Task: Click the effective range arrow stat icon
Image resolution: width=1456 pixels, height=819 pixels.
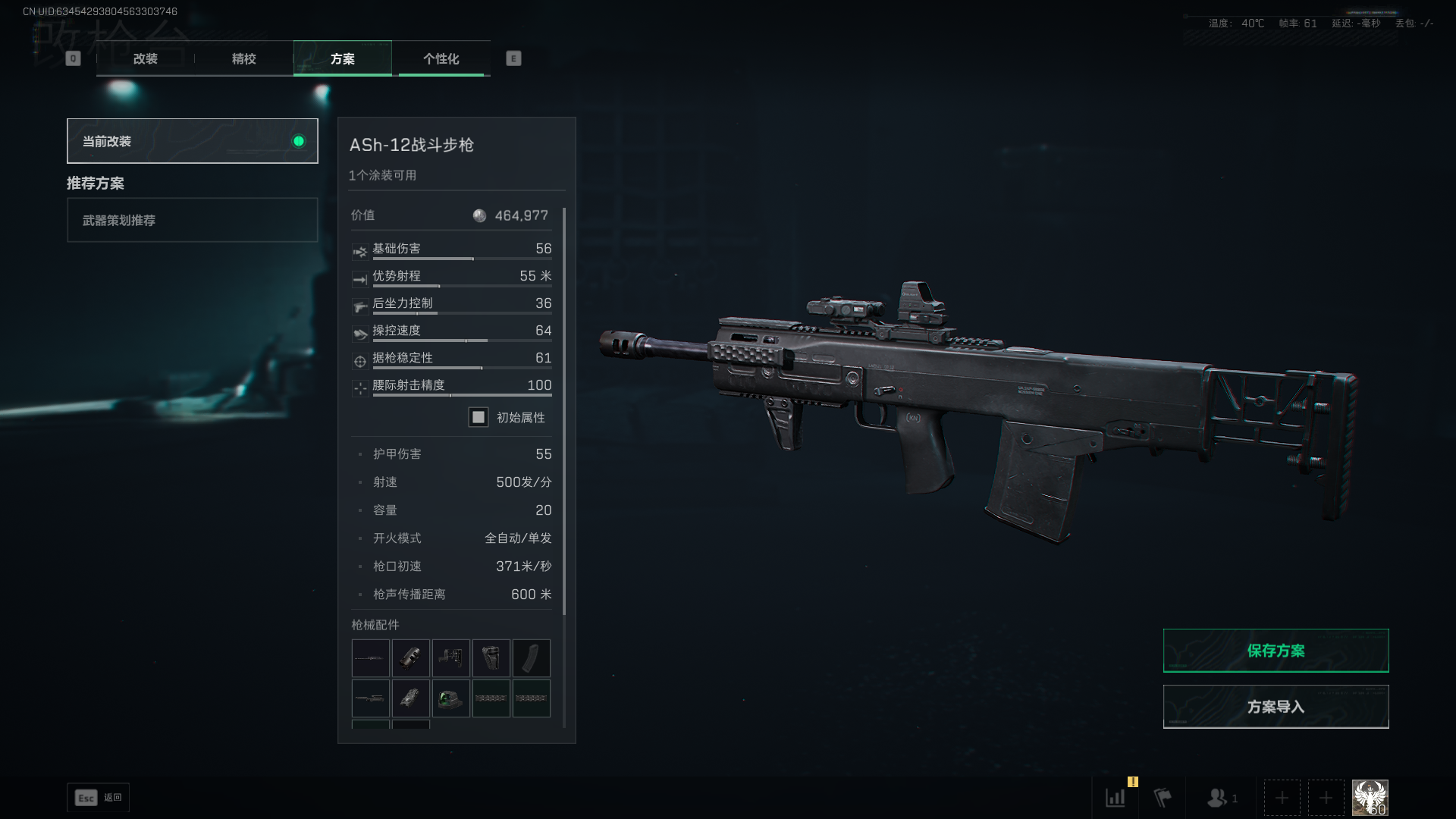Action: click(x=360, y=278)
